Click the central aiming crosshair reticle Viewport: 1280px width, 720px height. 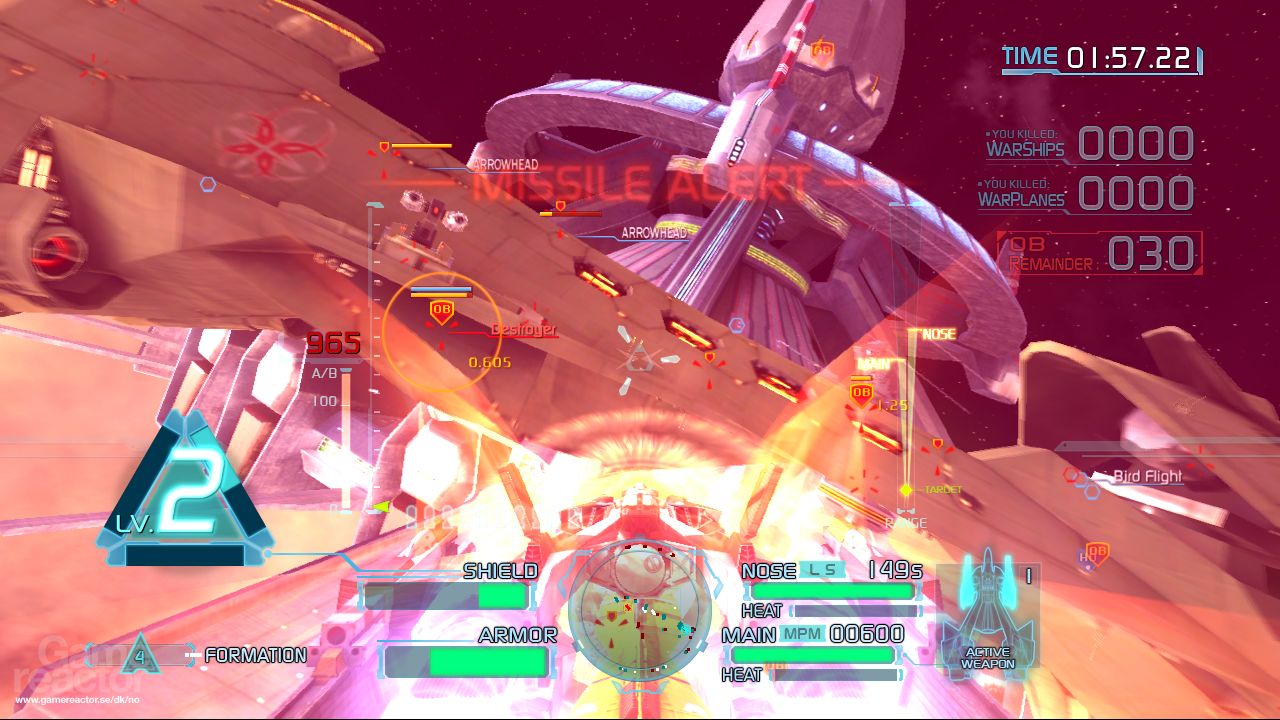point(638,357)
